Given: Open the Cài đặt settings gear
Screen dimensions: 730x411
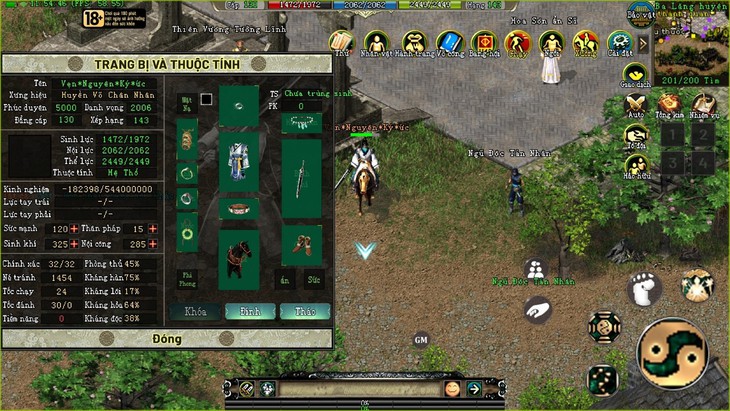Looking at the screenshot, I should 620,43.
